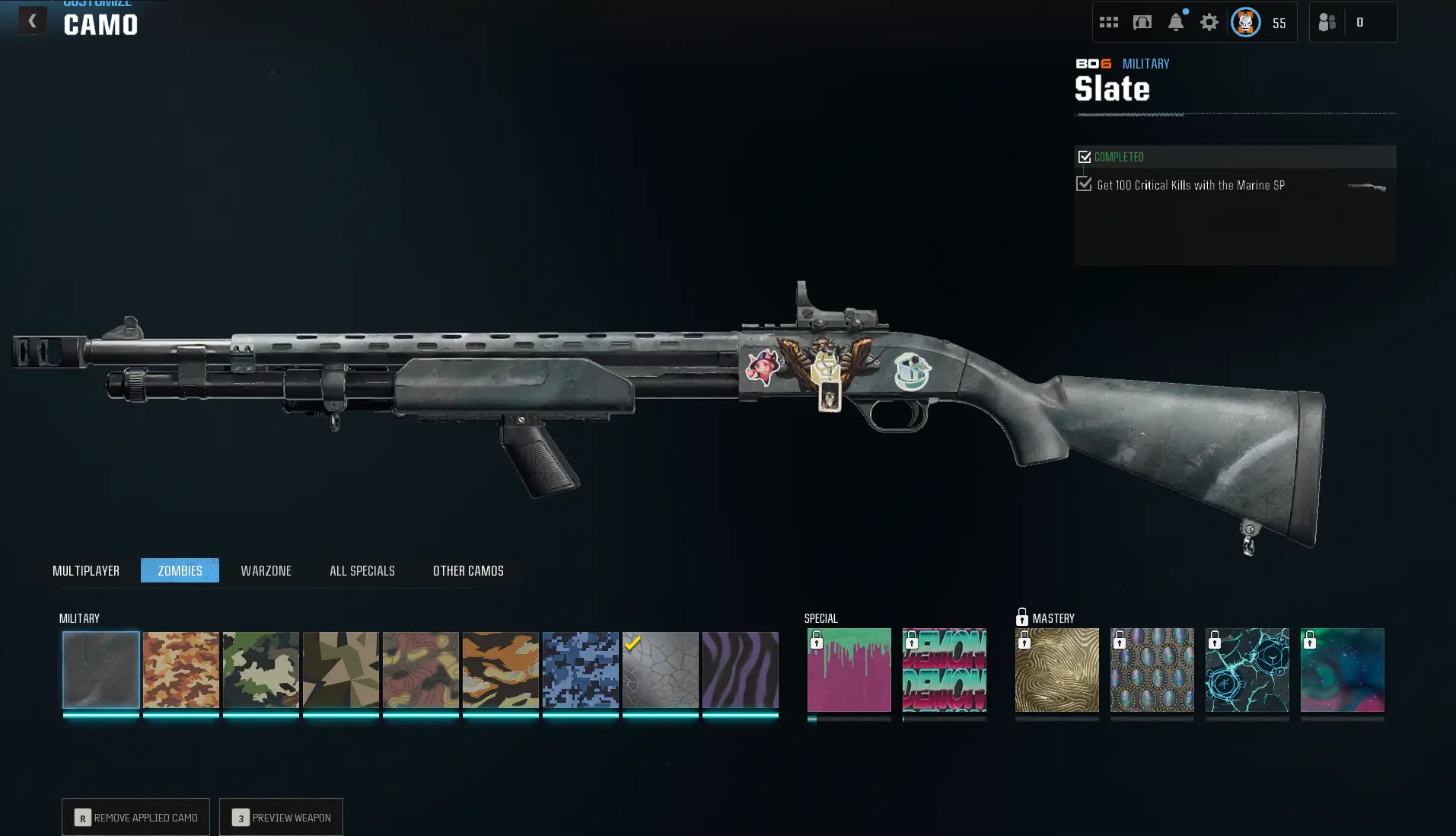The width and height of the screenshot is (1456, 836).
Task: Open the voice chat headset icon
Action: coord(1141,22)
